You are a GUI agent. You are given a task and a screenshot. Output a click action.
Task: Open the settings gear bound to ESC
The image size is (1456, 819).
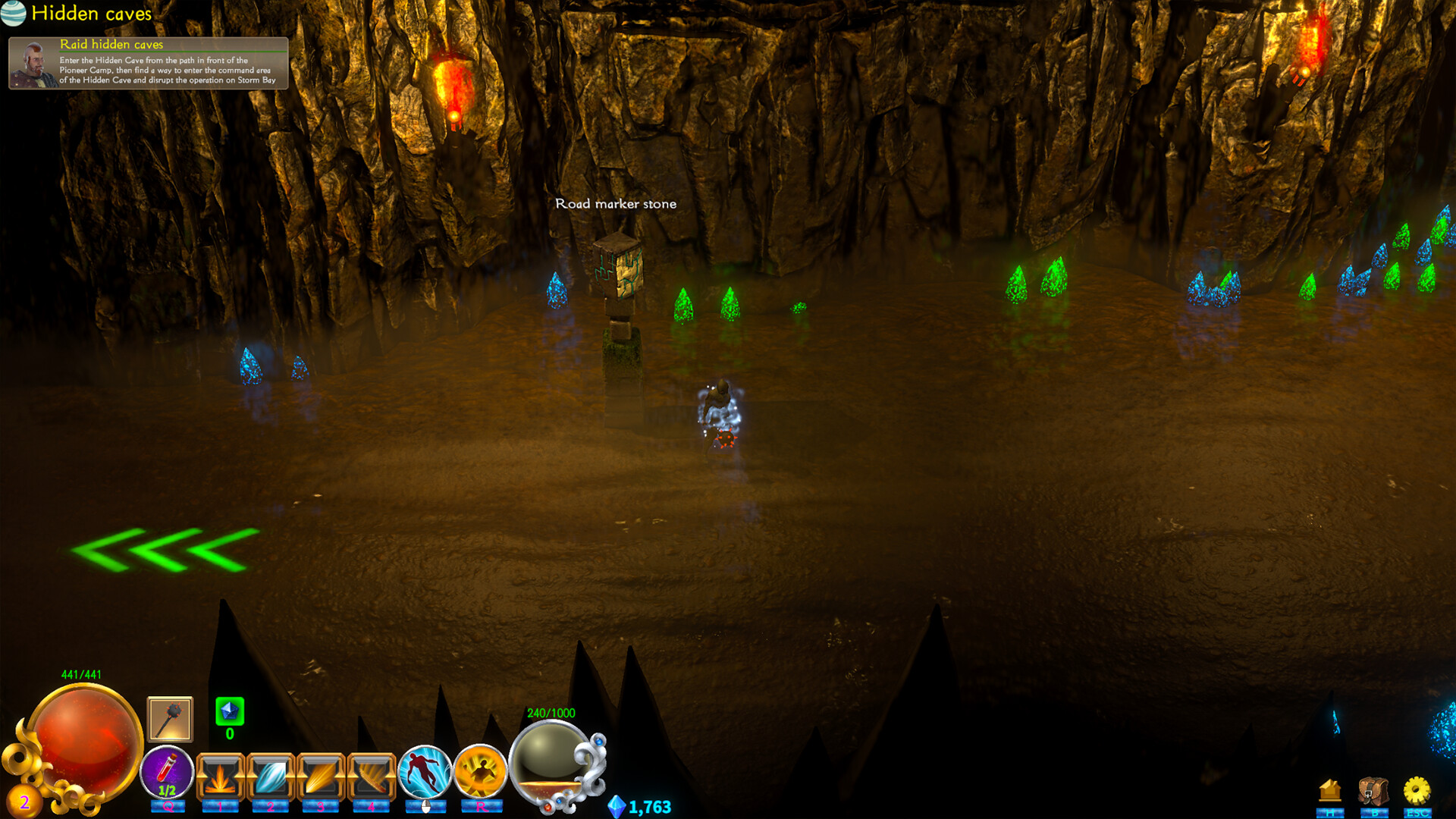(1417, 790)
